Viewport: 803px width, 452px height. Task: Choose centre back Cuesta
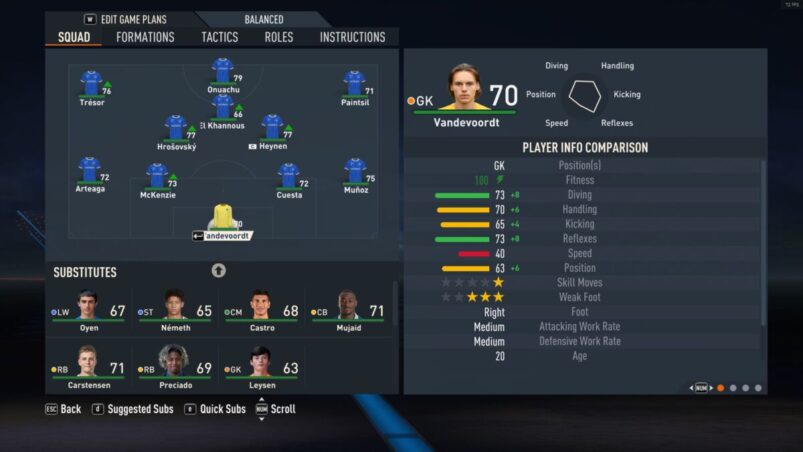289,178
